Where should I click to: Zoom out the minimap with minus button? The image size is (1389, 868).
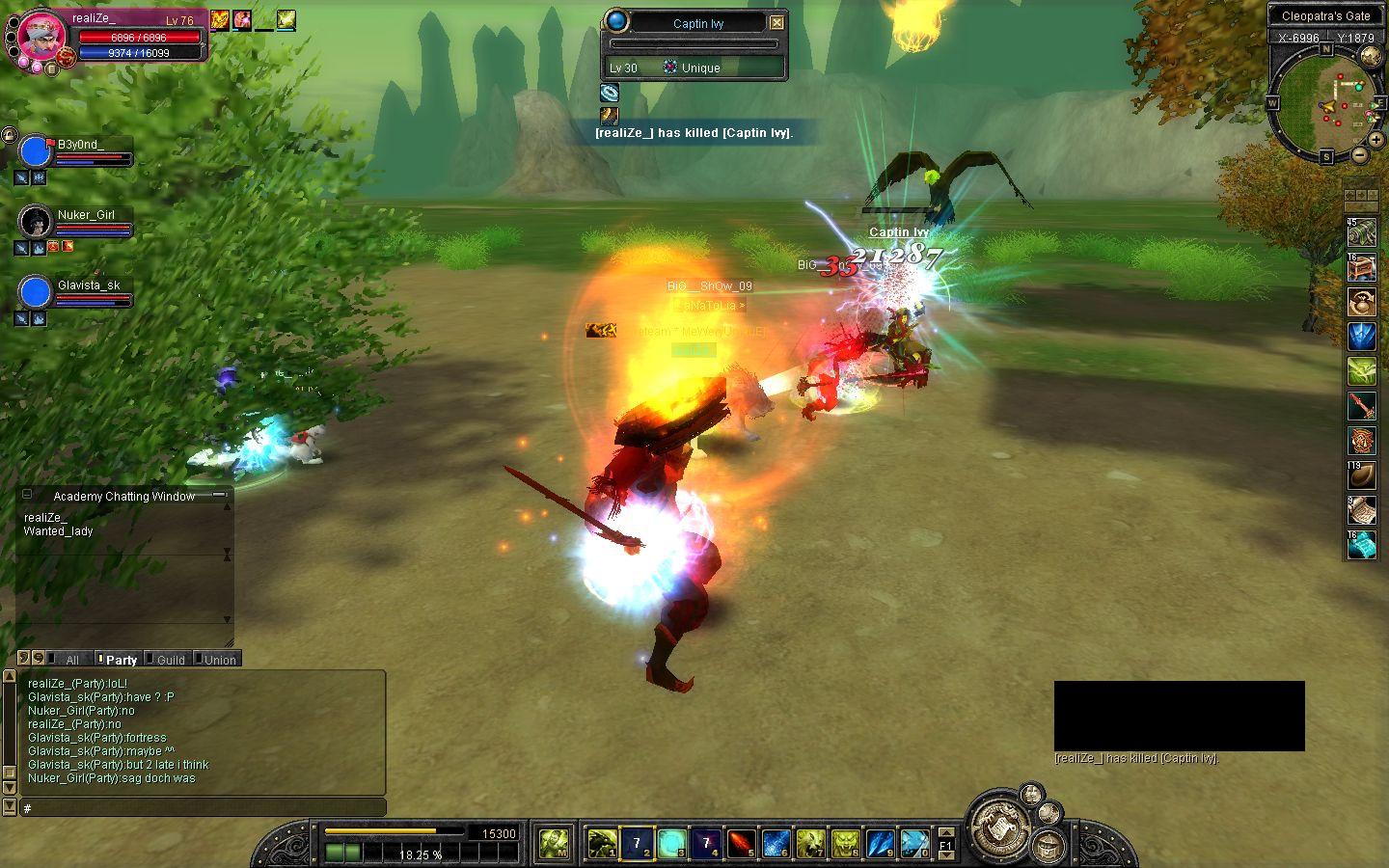pos(1359,154)
